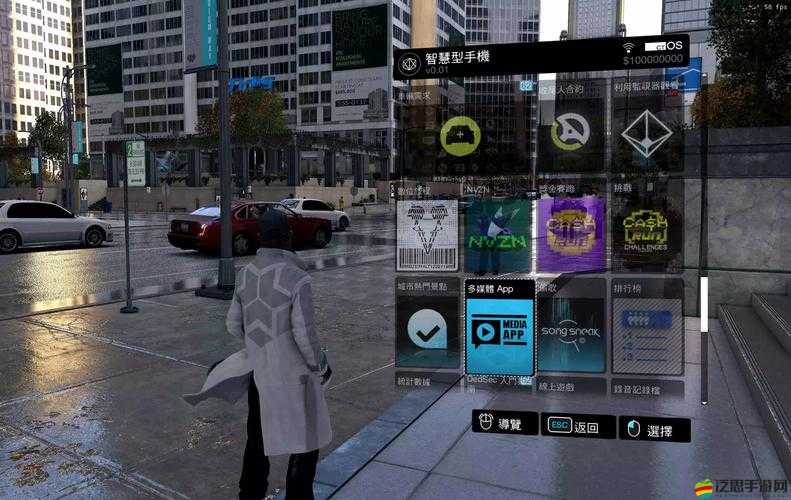Open the 統計數據 statistics app
The height and width of the screenshot is (500, 791).
427,383
